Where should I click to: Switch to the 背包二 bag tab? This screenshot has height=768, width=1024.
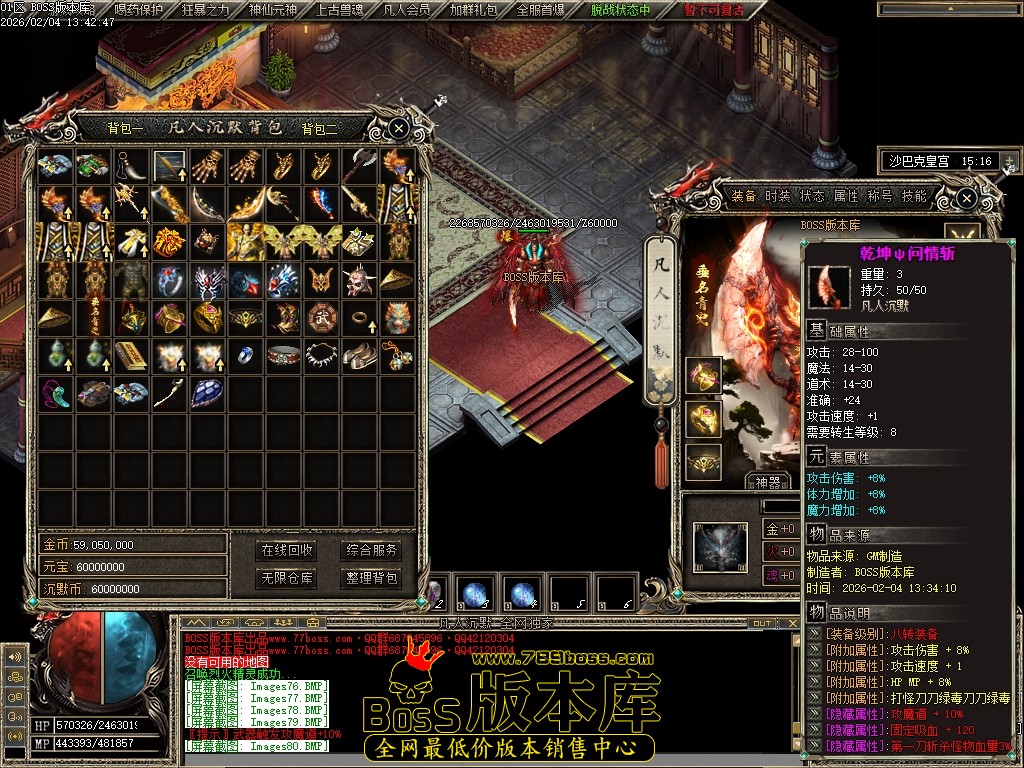[x=320, y=128]
